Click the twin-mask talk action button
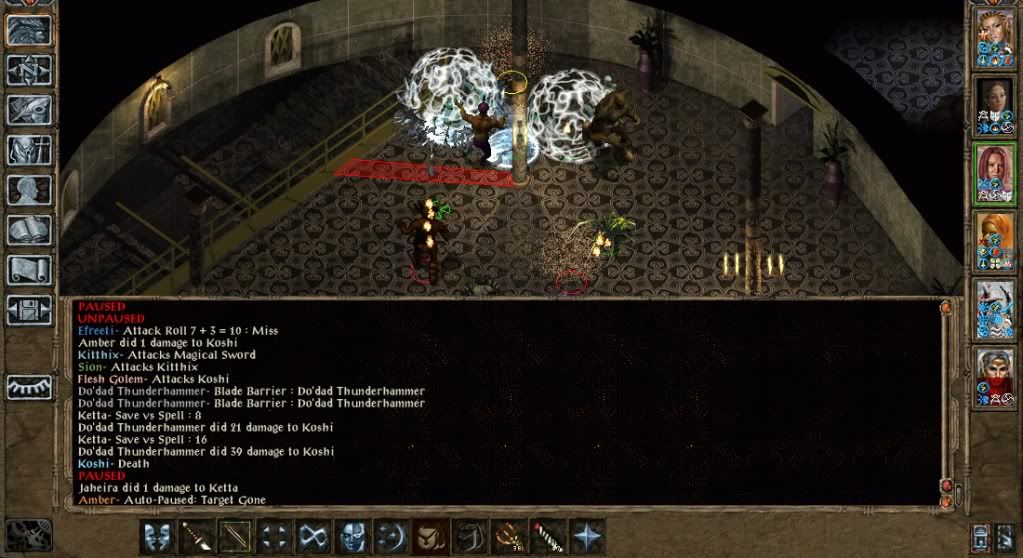1023x558 pixels. [x=156, y=535]
